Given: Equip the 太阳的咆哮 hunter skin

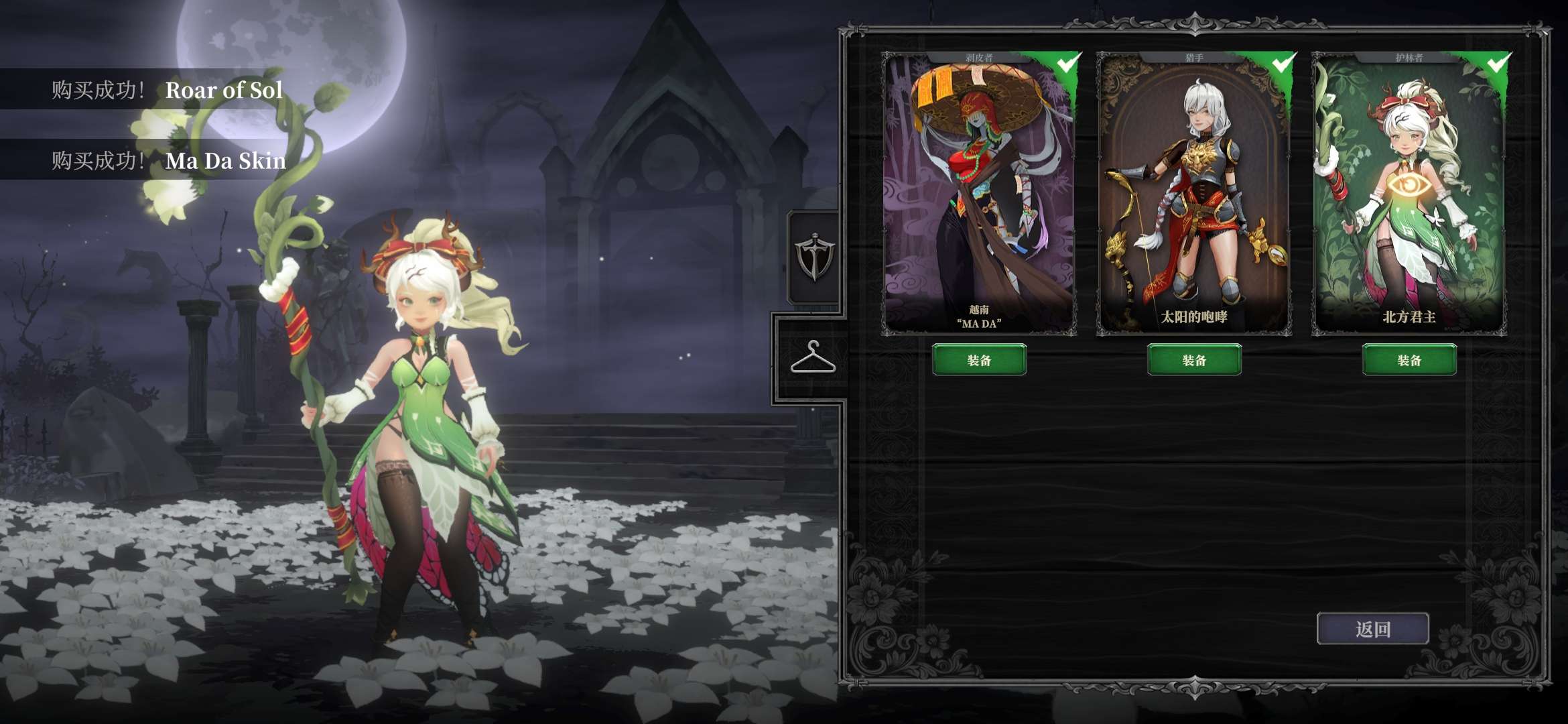Looking at the screenshot, I should [1194, 360].
